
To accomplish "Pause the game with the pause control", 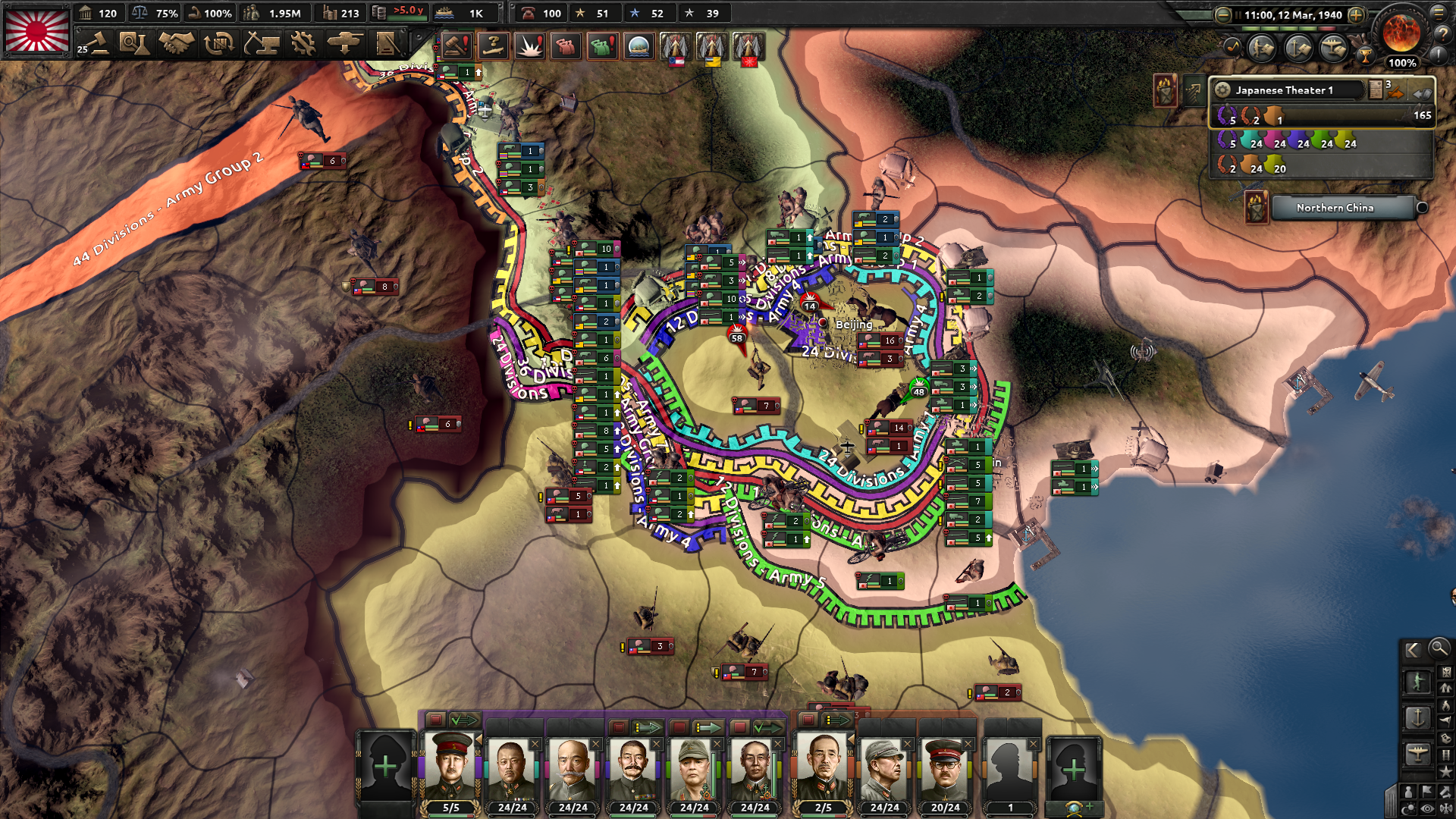I will (1238, 14).
